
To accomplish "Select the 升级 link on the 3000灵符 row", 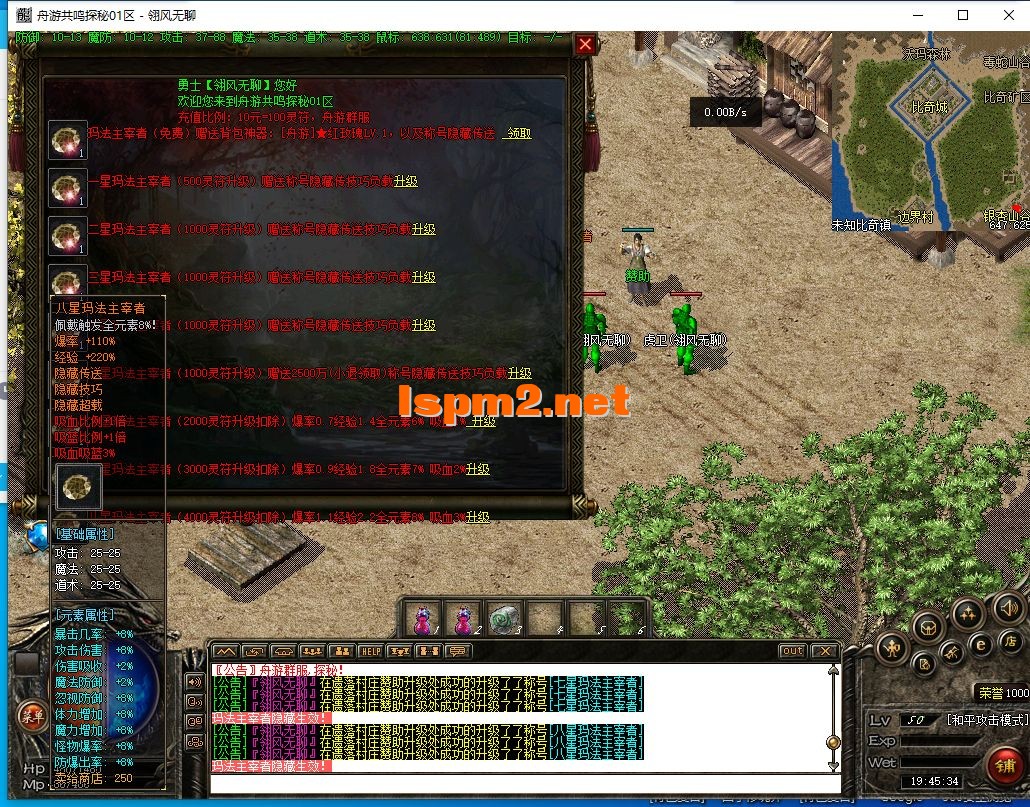I will [x=477, y=469].
